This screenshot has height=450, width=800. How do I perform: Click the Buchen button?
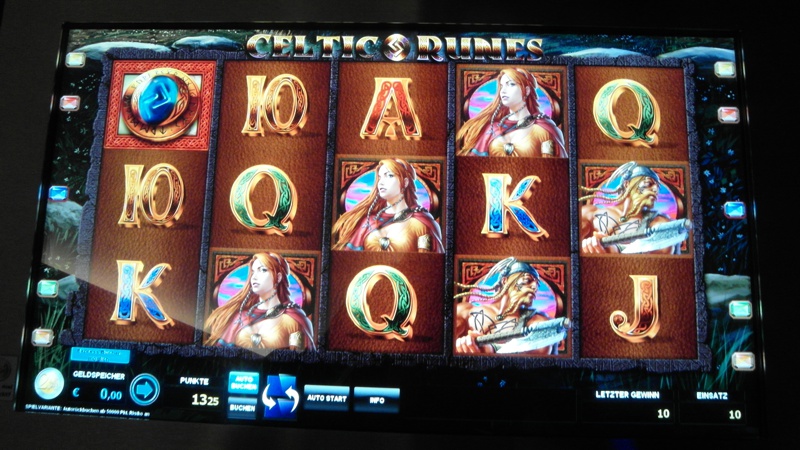click(242, 408)
